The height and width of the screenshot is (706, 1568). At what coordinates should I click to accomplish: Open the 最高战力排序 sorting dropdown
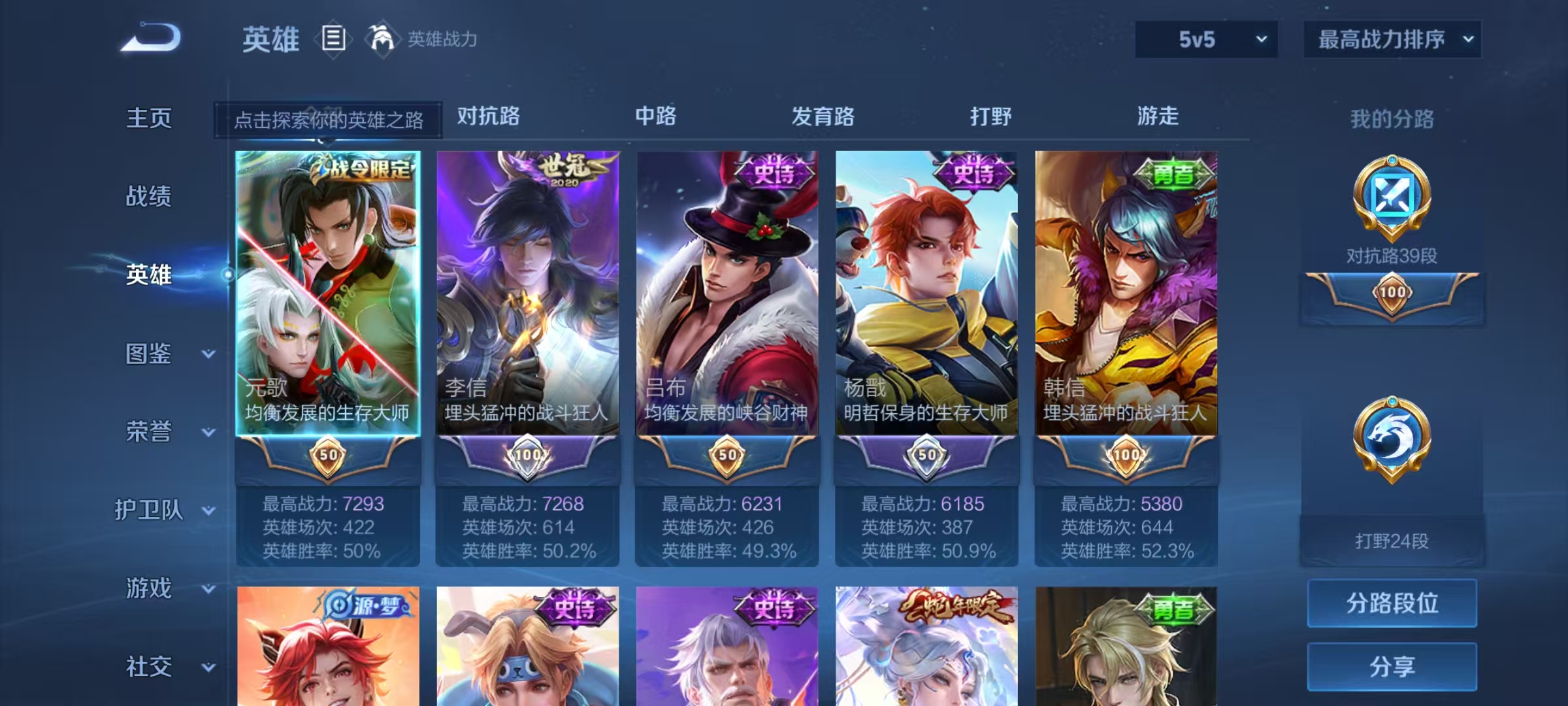tap(1392, 39)
